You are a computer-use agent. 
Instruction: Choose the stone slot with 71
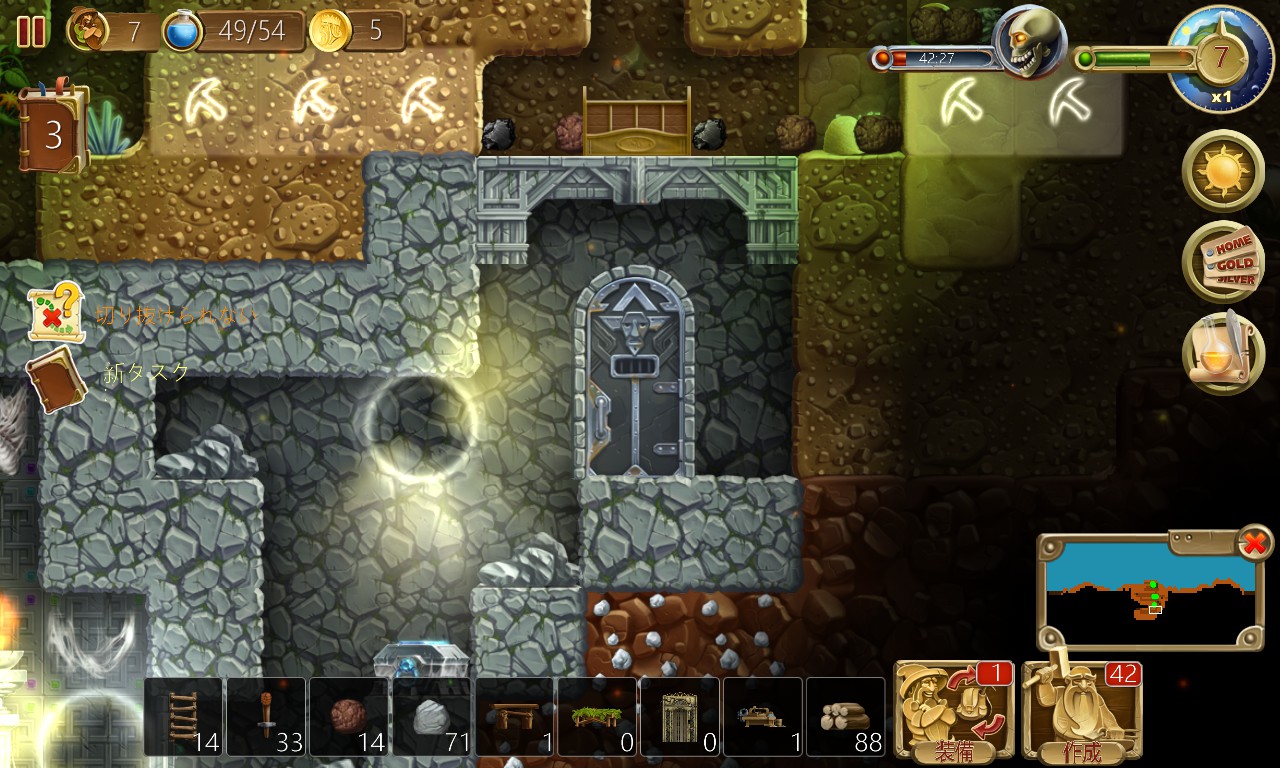click(x=432, y=716)
